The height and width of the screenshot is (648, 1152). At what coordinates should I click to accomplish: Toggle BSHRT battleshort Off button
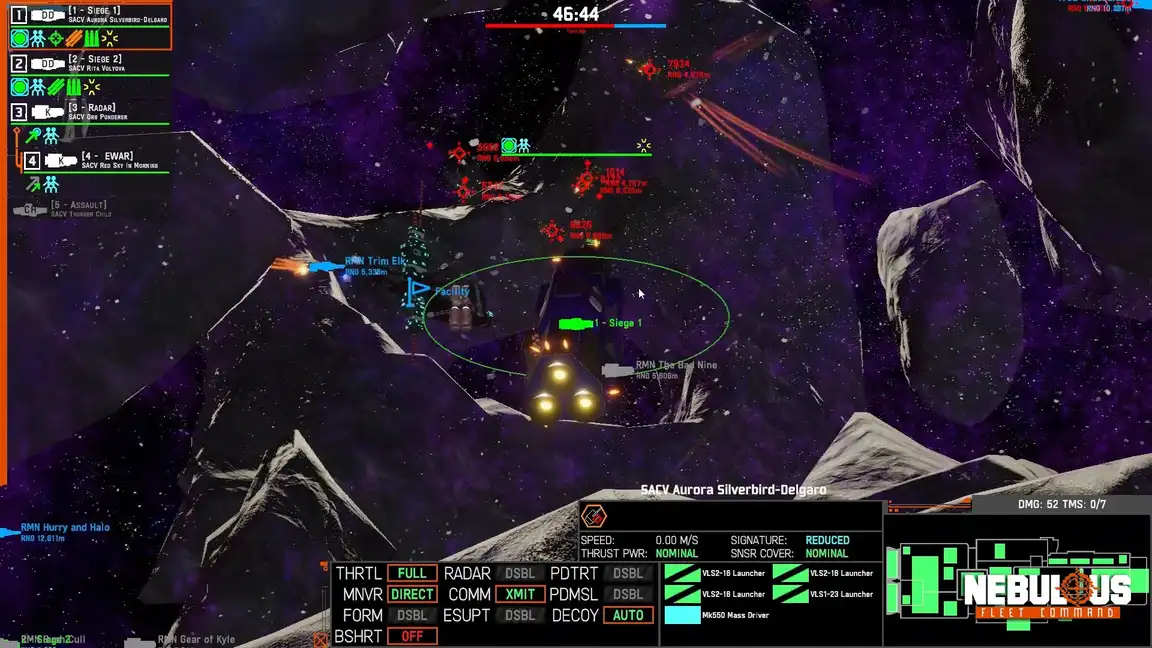coord(412,636)
